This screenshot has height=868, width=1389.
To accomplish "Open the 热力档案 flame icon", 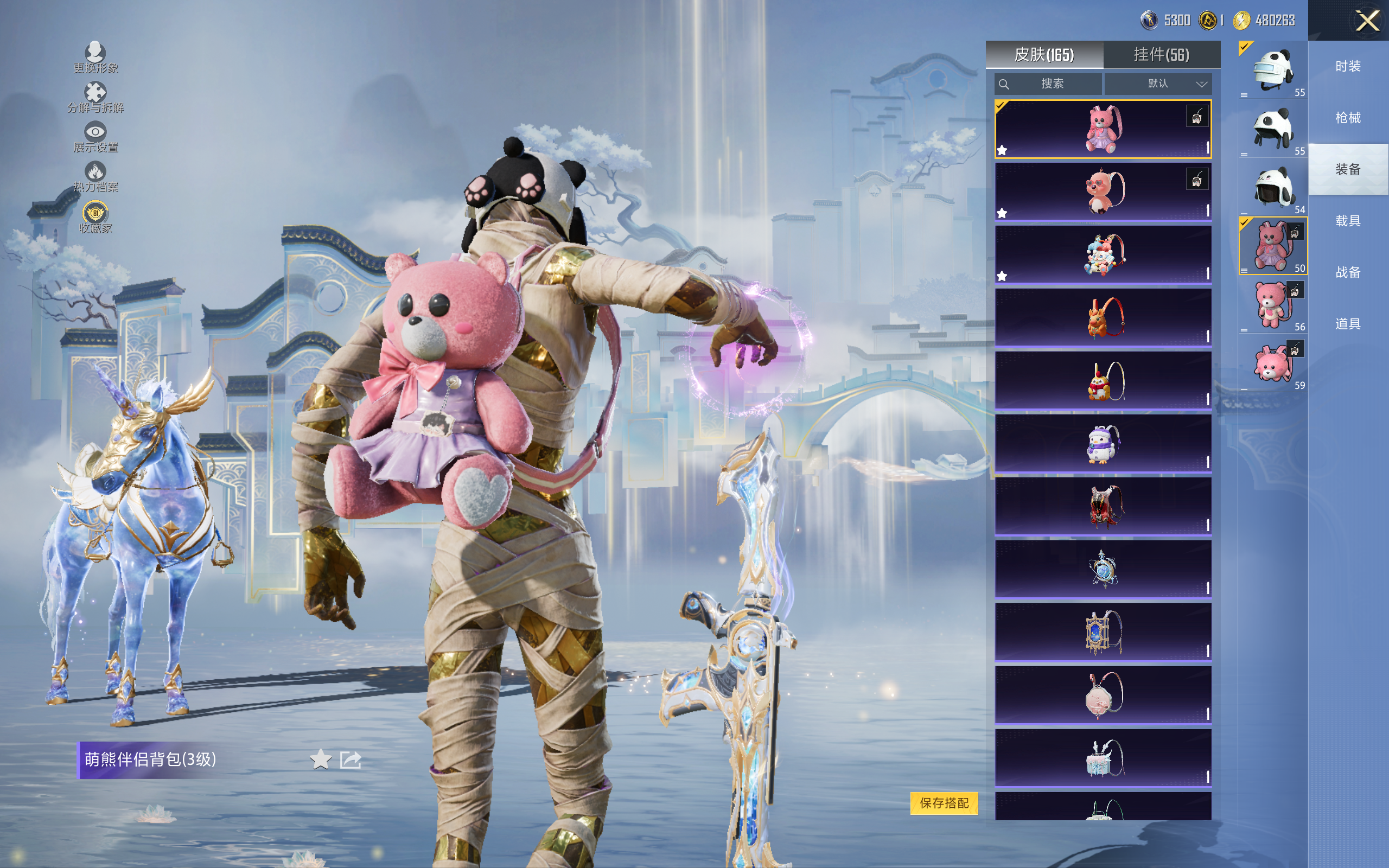I will point(95,176).
